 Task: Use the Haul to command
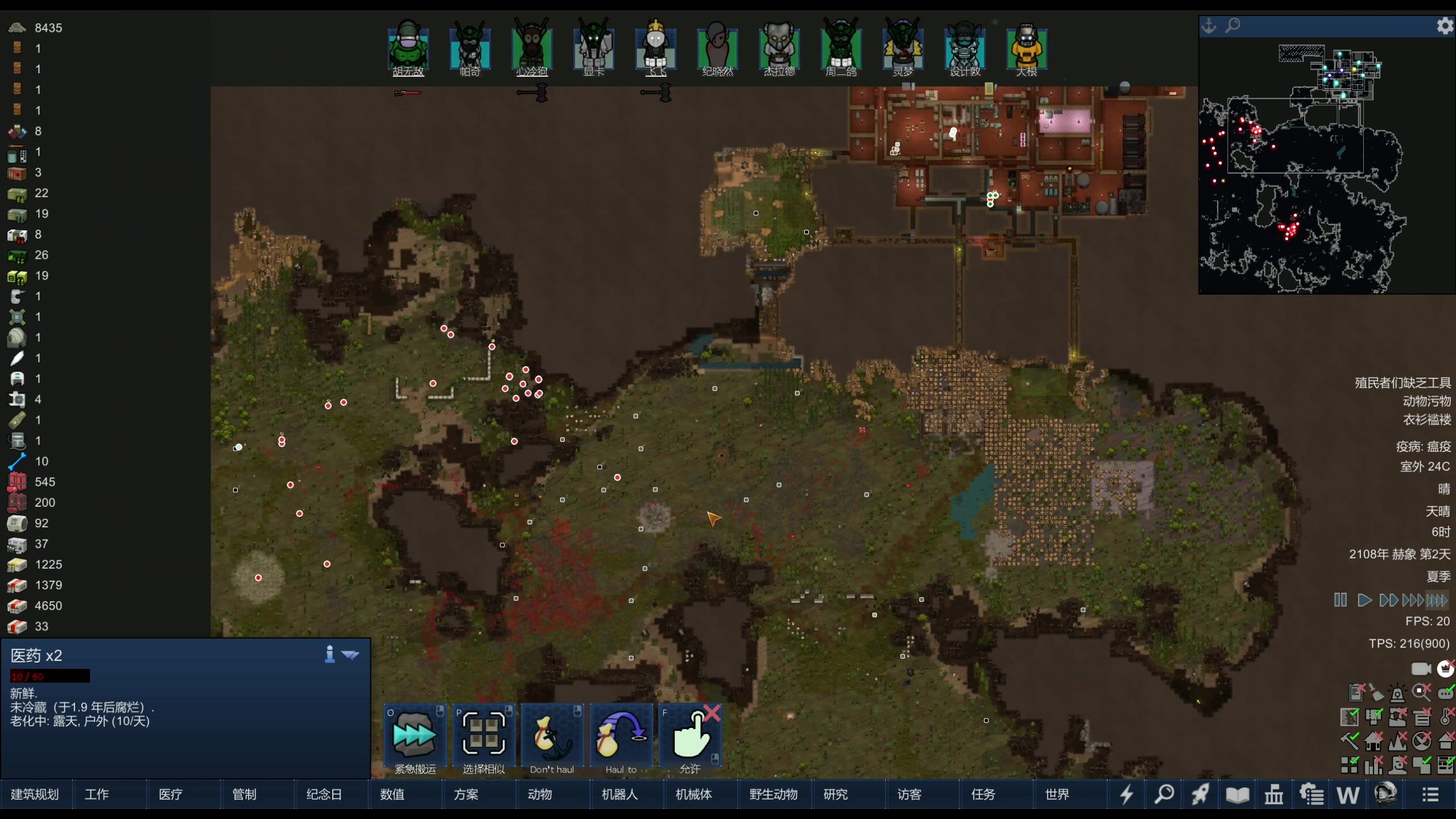[x=621, y=737]
